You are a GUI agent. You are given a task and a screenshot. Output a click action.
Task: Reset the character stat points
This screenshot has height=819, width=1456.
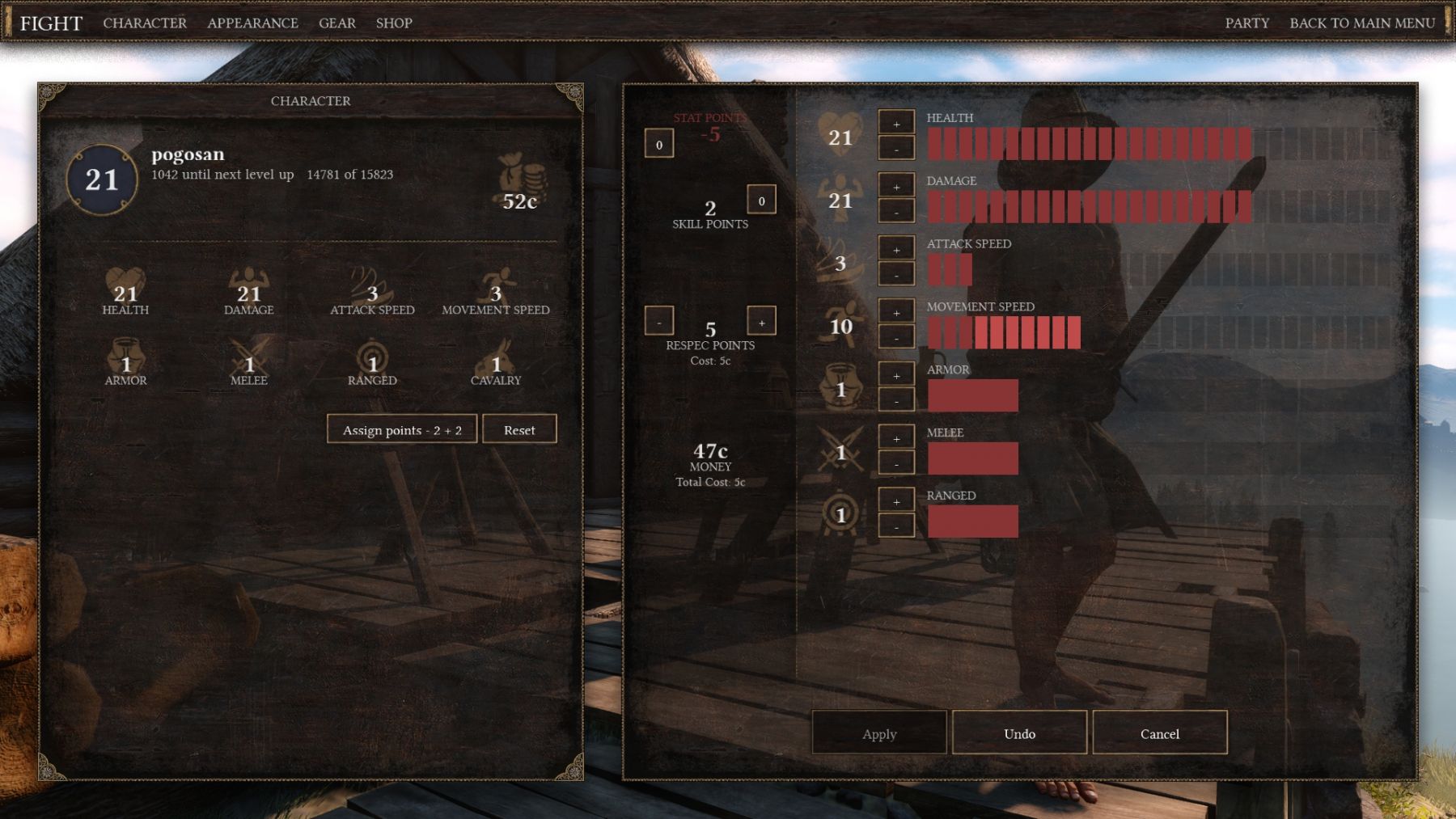tap(519, 429)
